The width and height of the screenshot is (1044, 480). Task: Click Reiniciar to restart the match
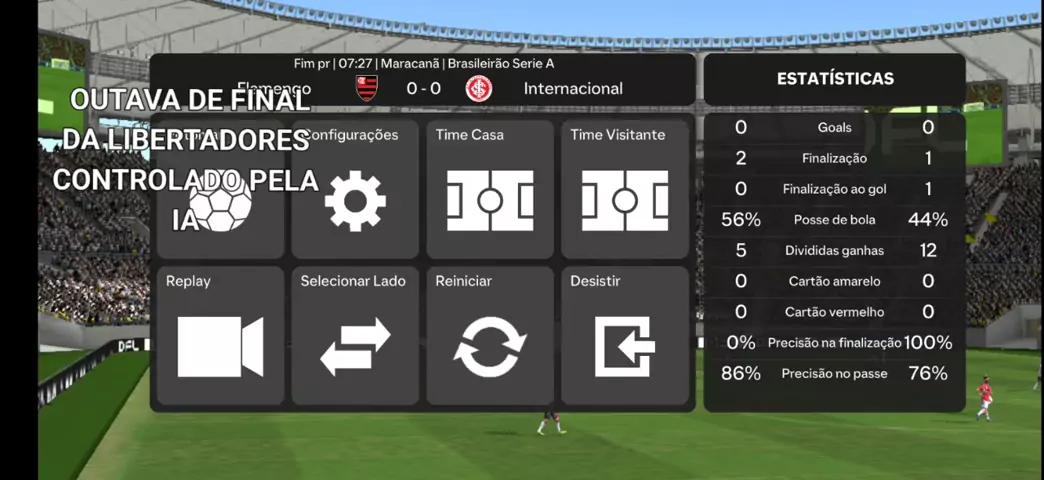point(490,336)
